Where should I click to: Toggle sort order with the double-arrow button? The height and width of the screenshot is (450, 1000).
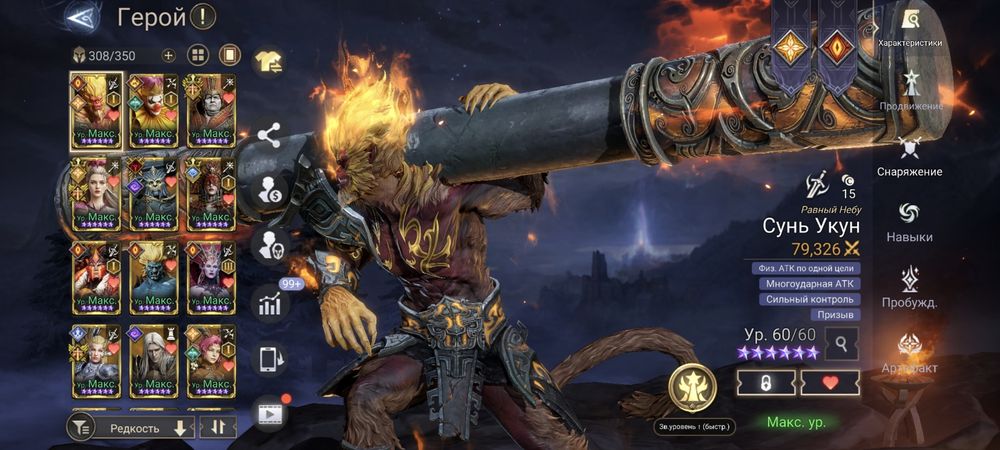click(217, 427)
